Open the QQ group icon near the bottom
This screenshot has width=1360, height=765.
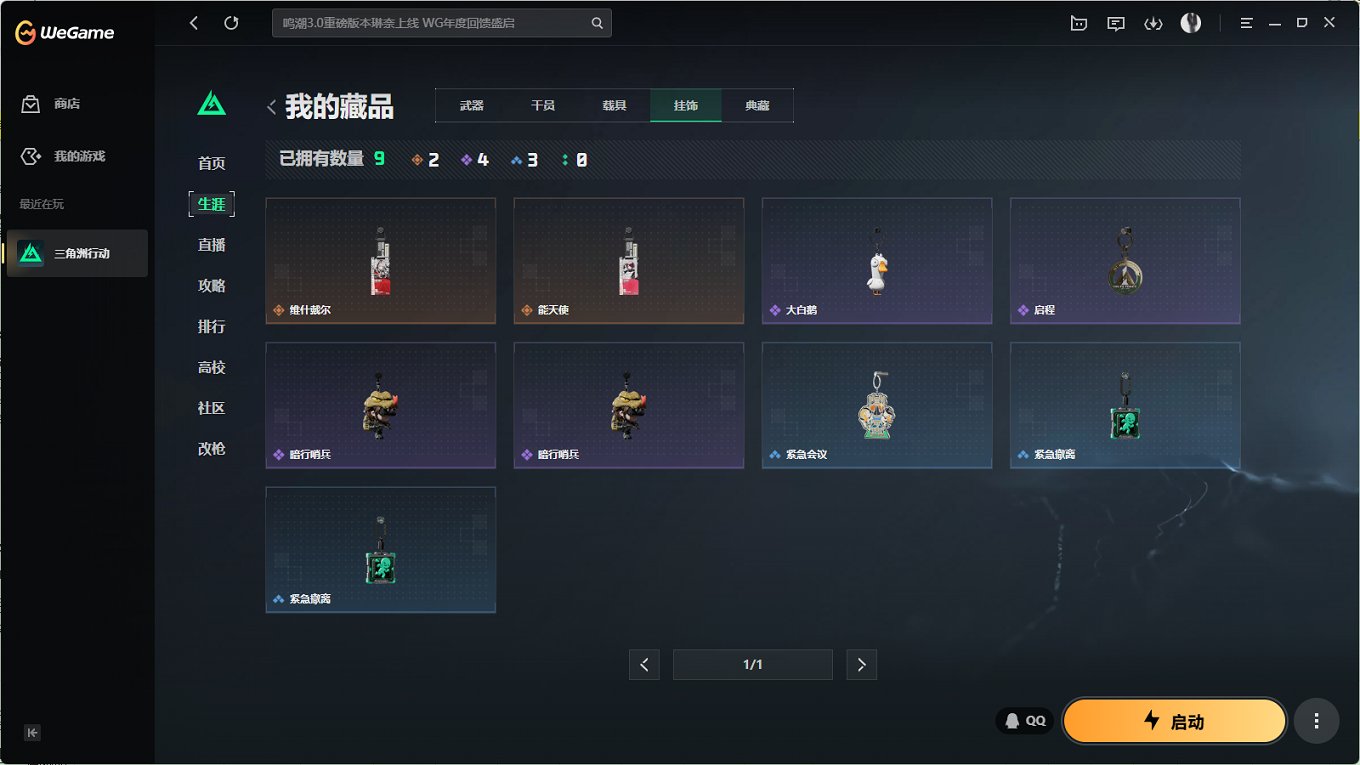coord(1024,720)
